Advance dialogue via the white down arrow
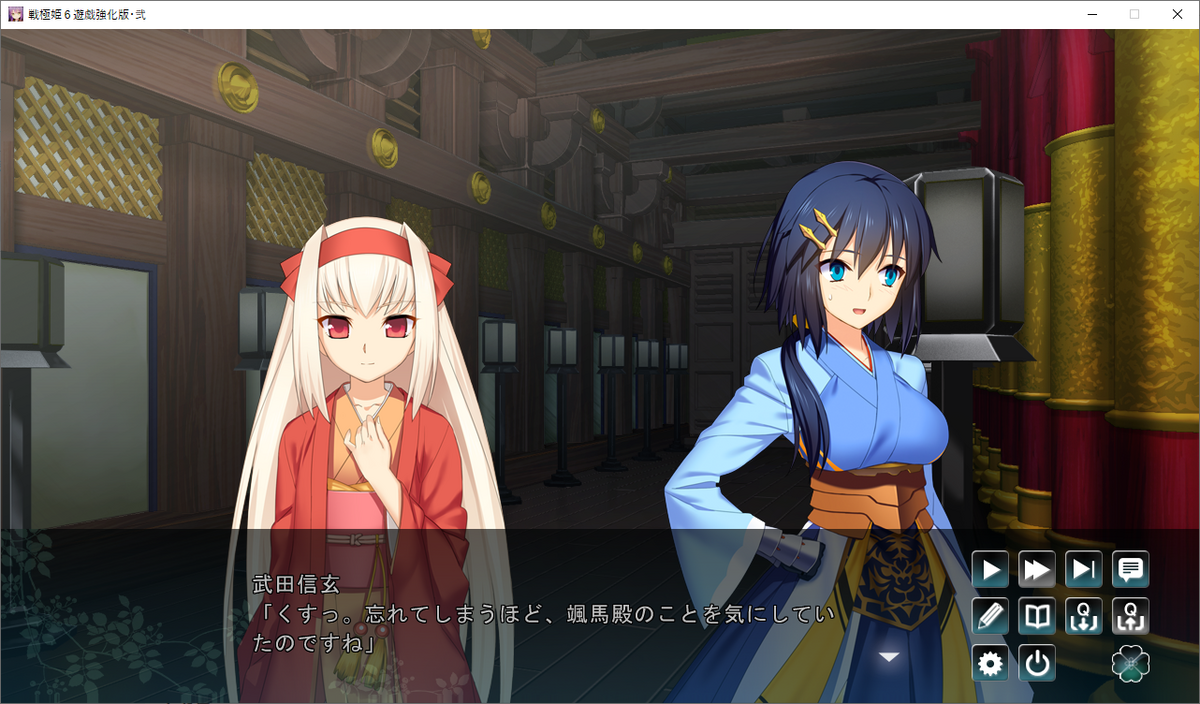Screen dimensions: 1200x704 888,656
